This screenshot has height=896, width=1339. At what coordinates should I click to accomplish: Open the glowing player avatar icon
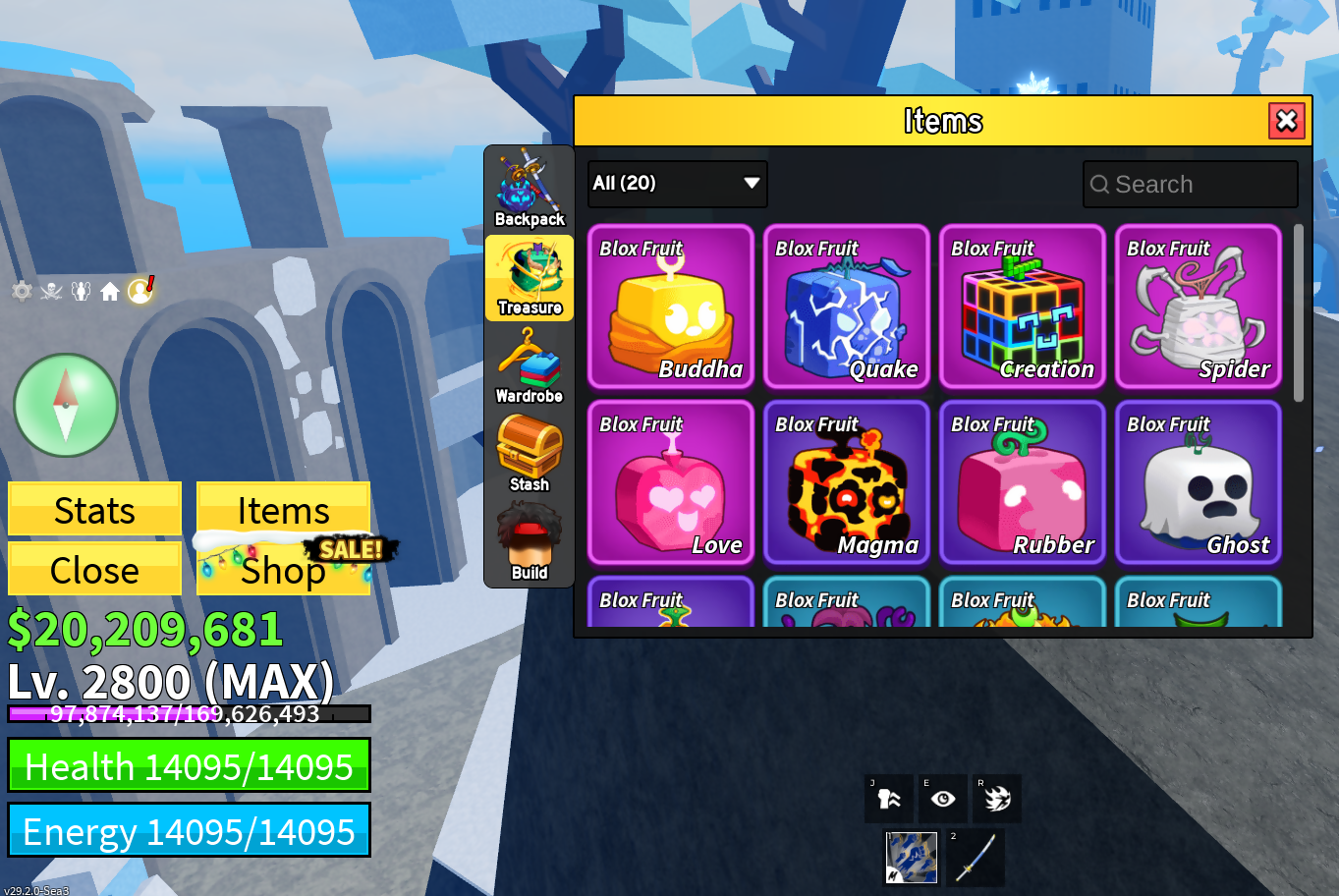pyautogui.click(x=139, y=291)
